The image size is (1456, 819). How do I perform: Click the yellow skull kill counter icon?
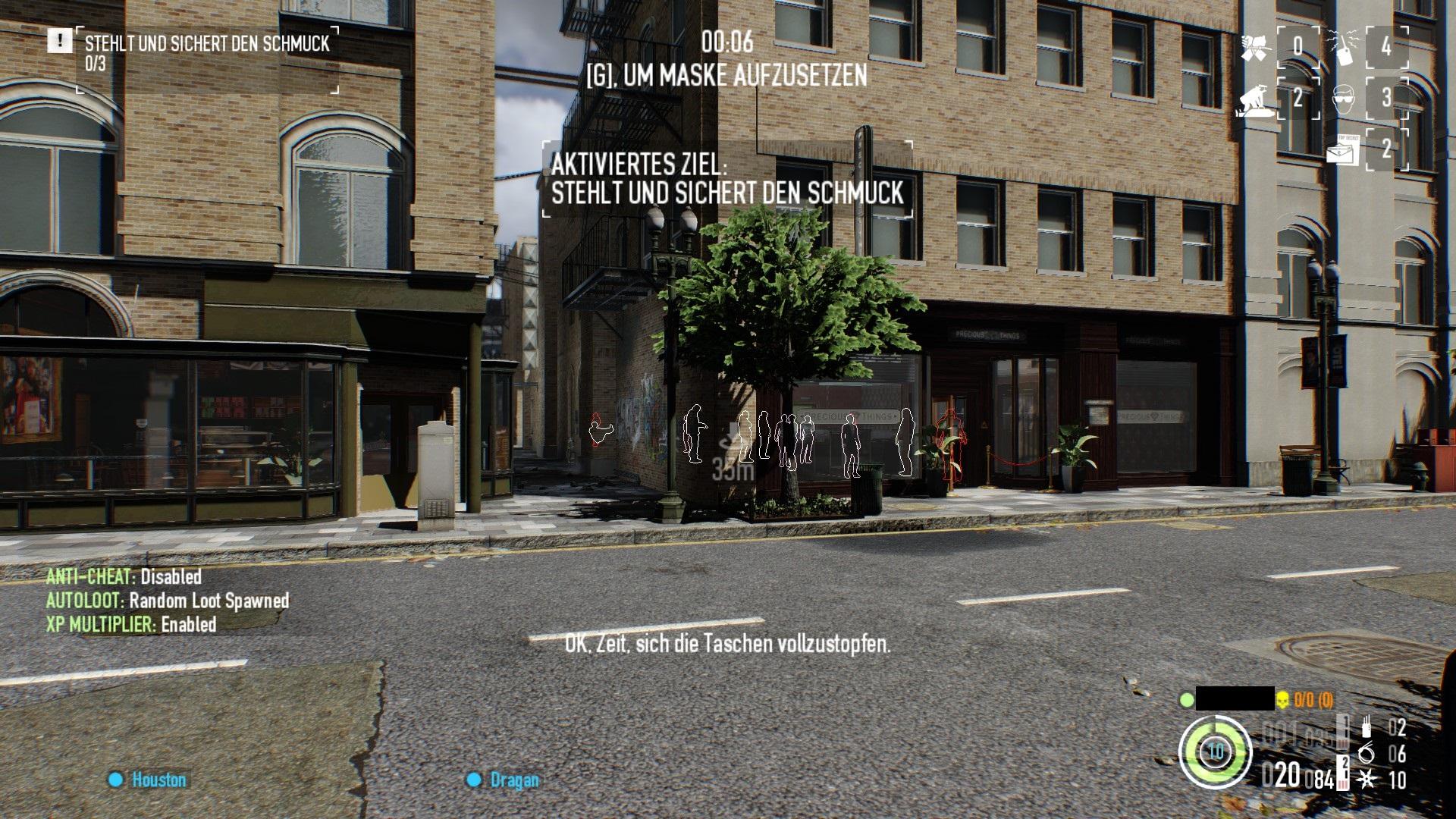click(x=1282, y=700)
